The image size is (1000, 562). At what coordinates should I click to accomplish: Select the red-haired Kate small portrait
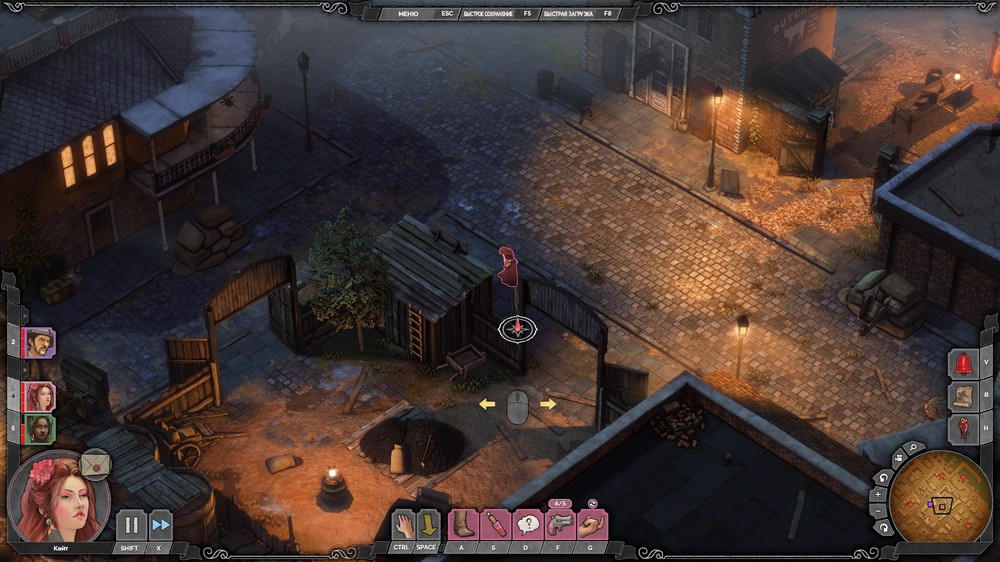click(x=40, y=396)
